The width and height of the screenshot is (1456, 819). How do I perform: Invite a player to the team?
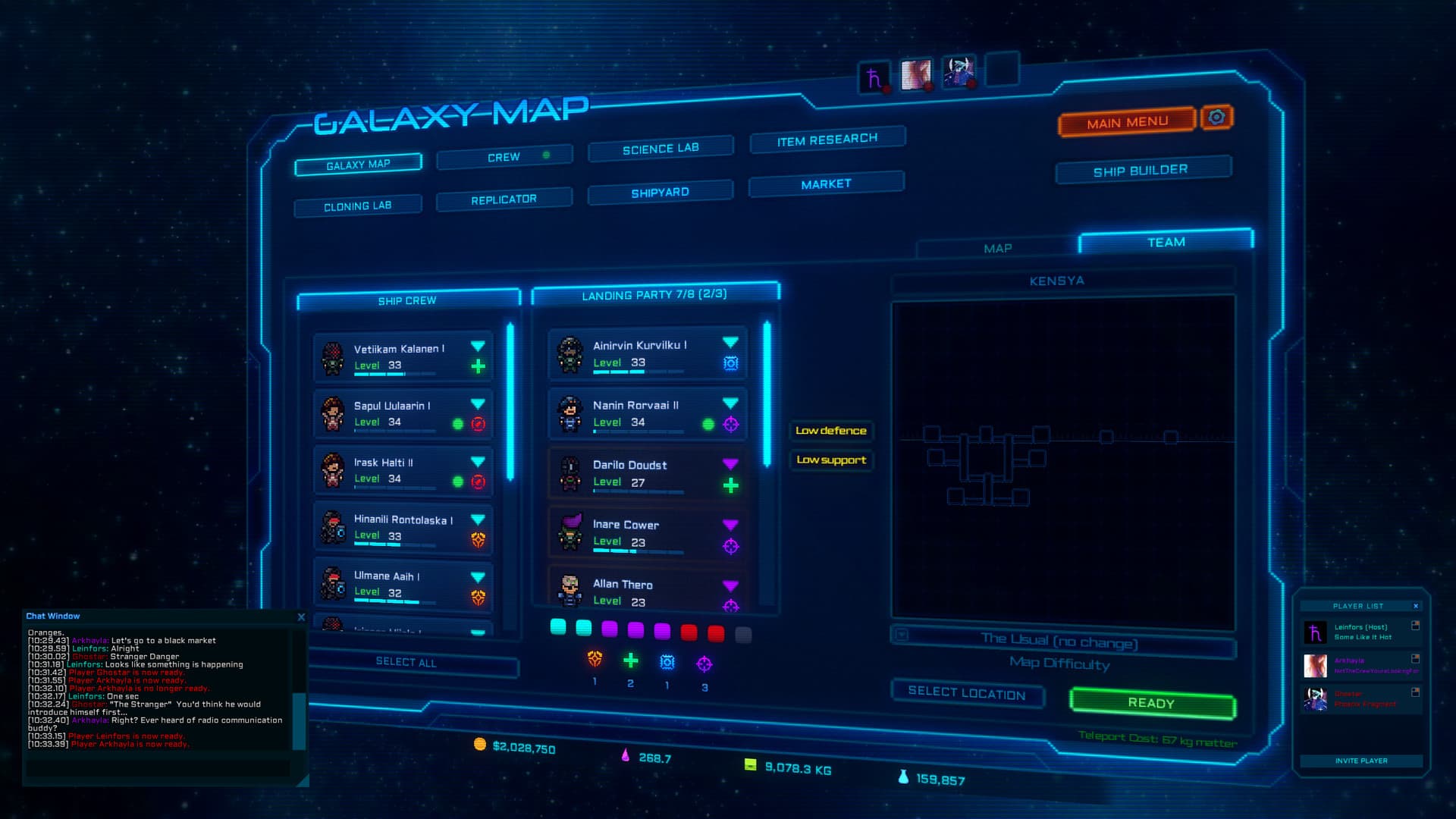[x=1360, y=761]
